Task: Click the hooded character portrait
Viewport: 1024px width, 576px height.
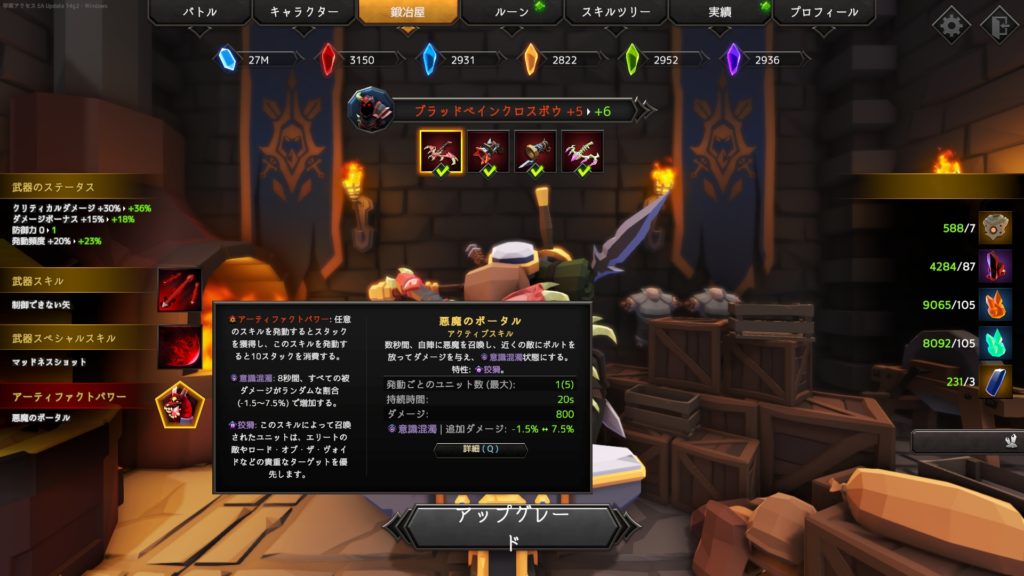Action: [369, 108]
